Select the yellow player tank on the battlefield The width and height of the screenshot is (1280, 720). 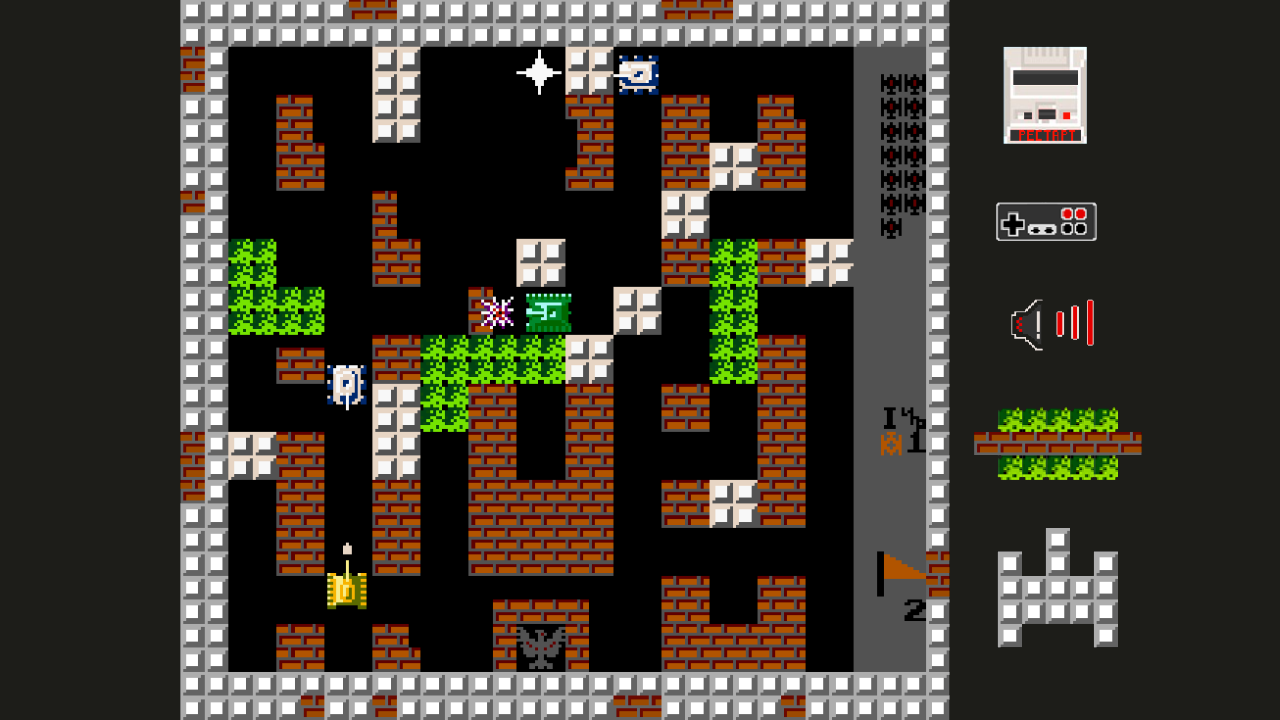[345, 590]
